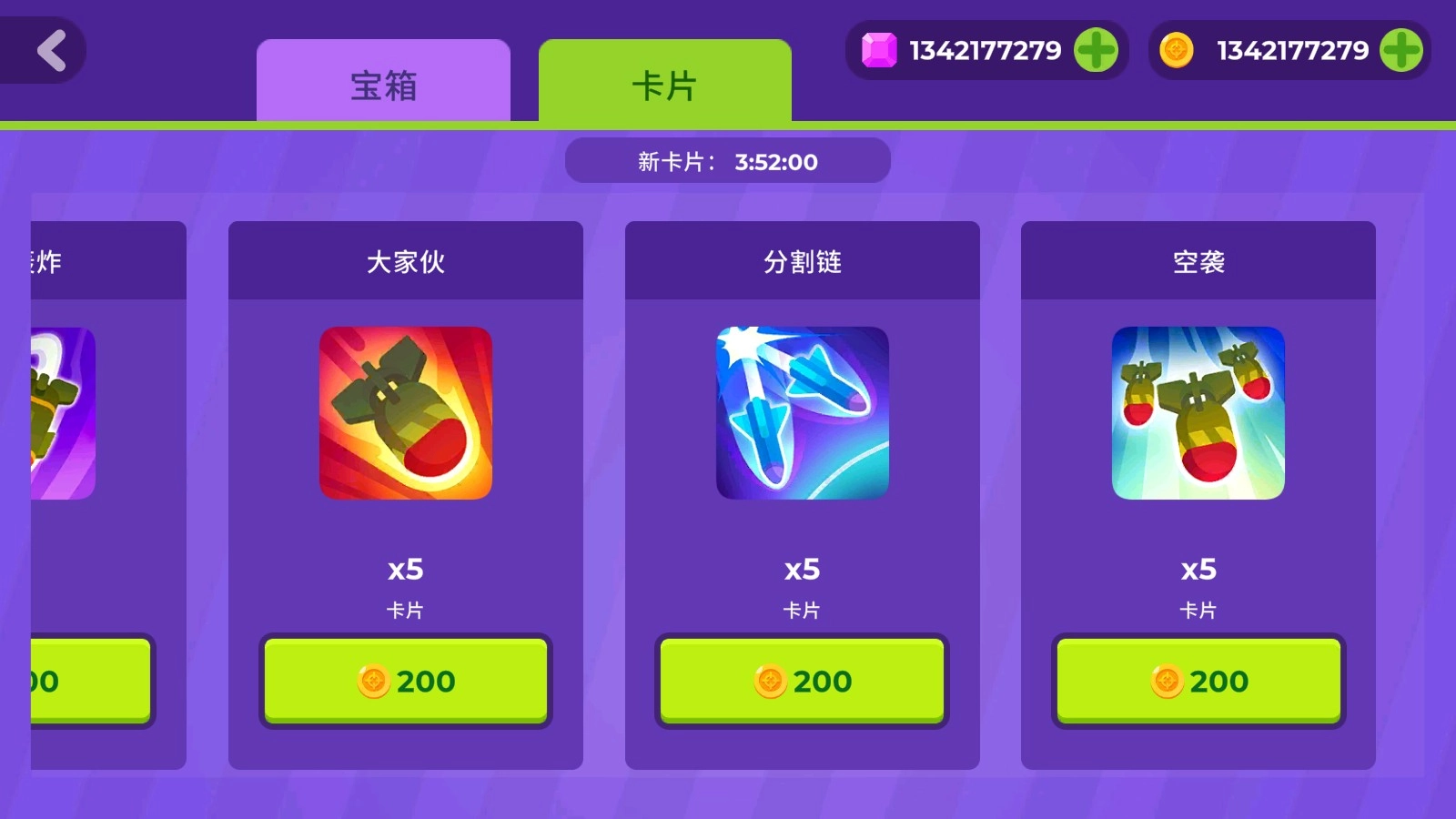Buy 空袭 cards for 200 coins
This screenshot has width=1456, height=819.
pyautogui.click(x=1197, y=681)
